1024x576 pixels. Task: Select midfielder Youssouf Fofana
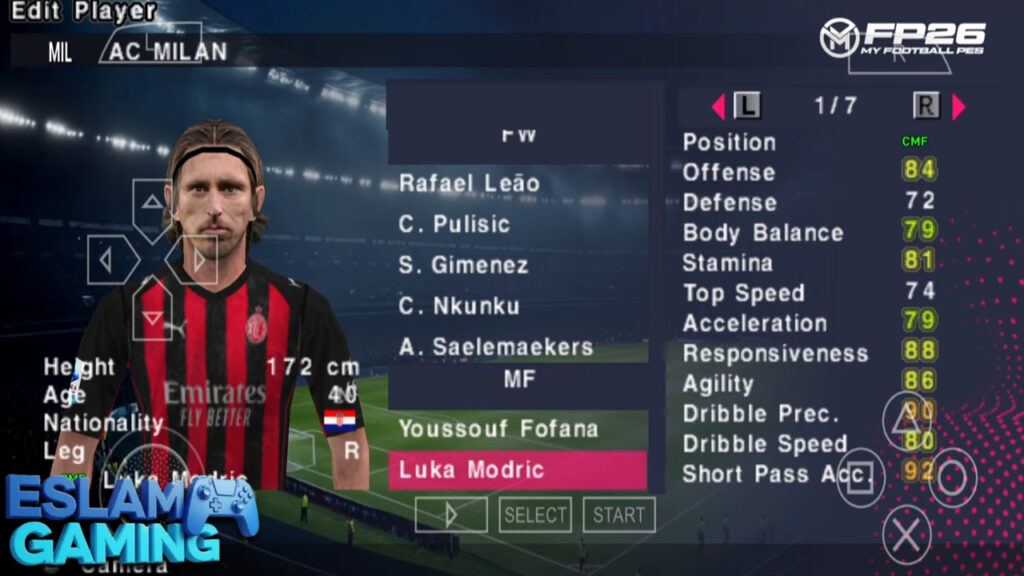[x=498, y=429]
